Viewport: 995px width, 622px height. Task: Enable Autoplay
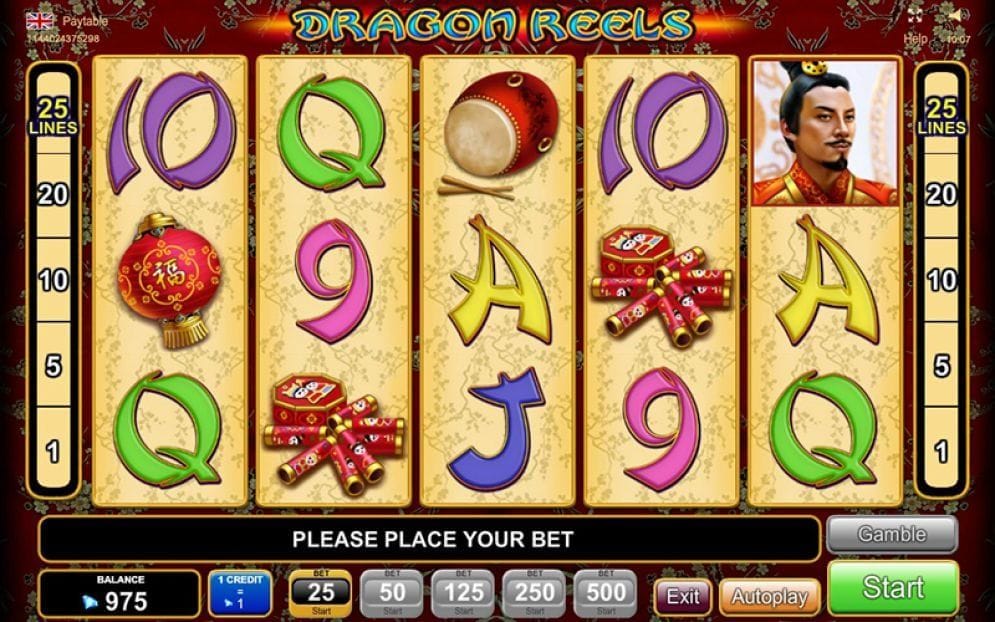[x=769, y=597]
